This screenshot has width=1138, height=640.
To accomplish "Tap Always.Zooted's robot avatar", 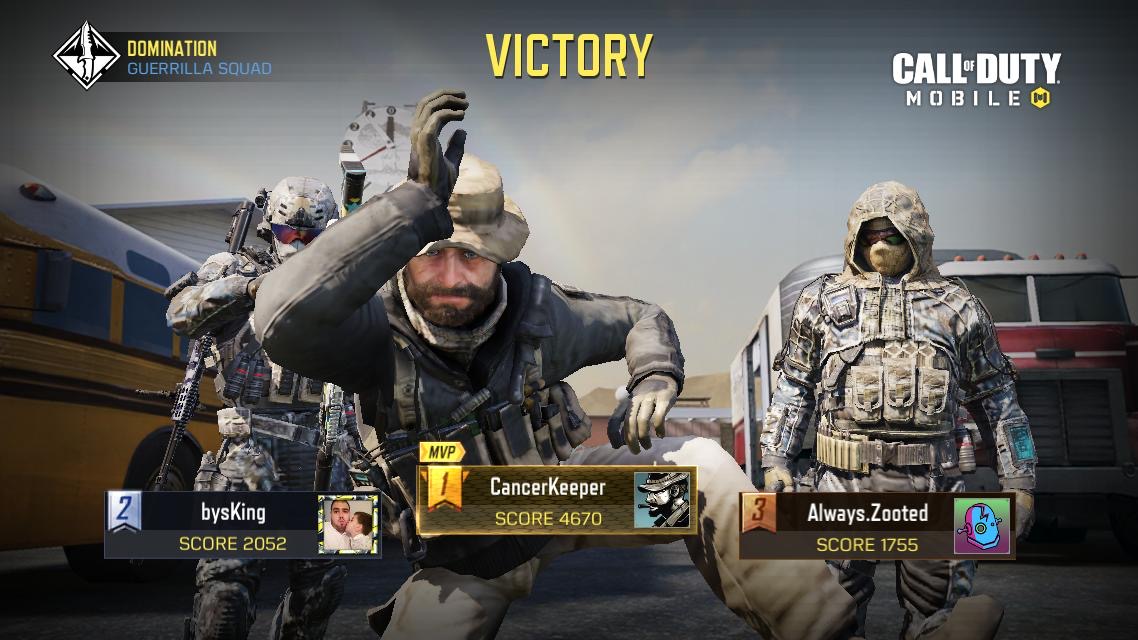I will 982,525.
